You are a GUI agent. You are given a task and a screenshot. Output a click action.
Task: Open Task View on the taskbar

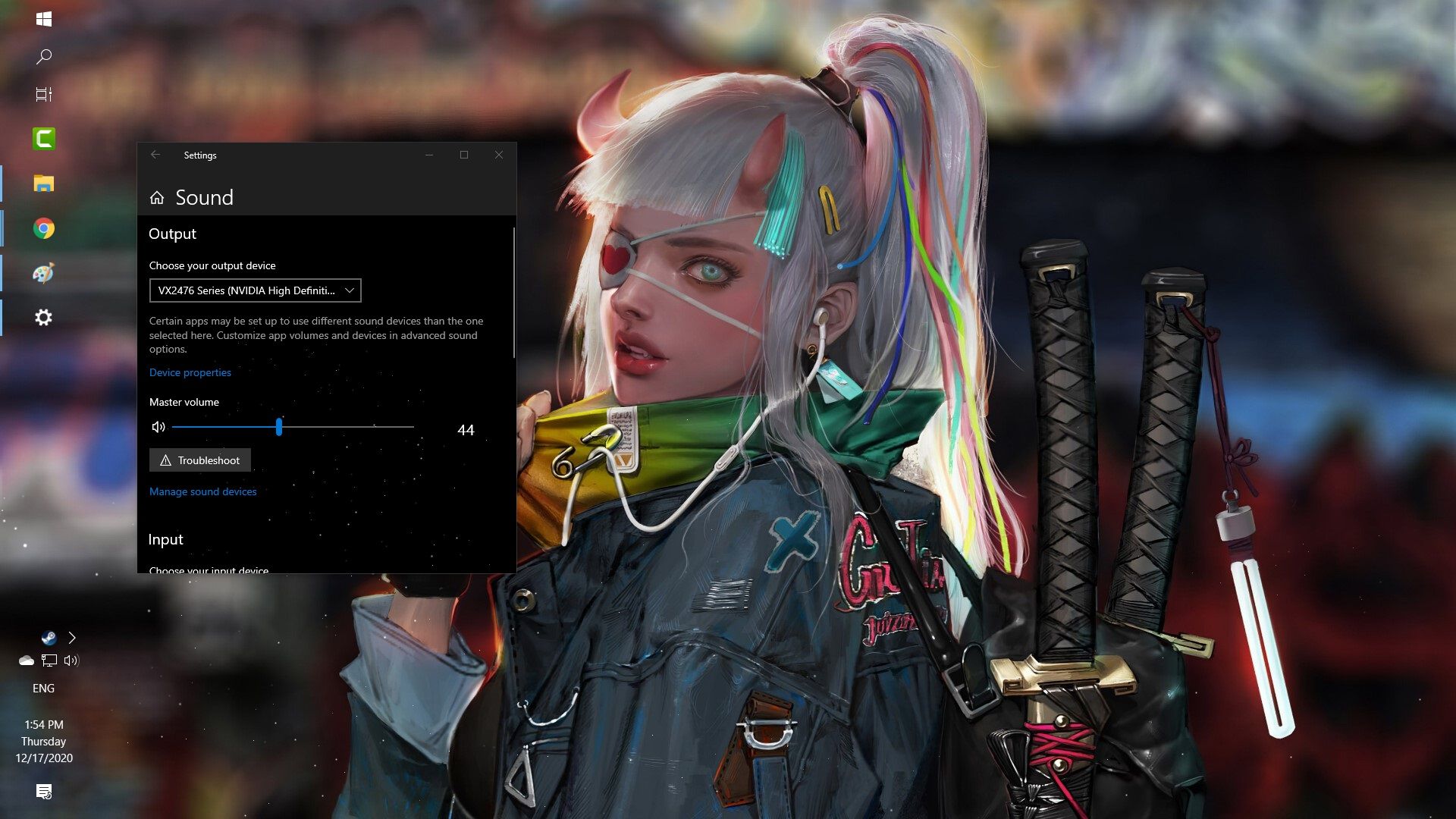pos(44,95)
